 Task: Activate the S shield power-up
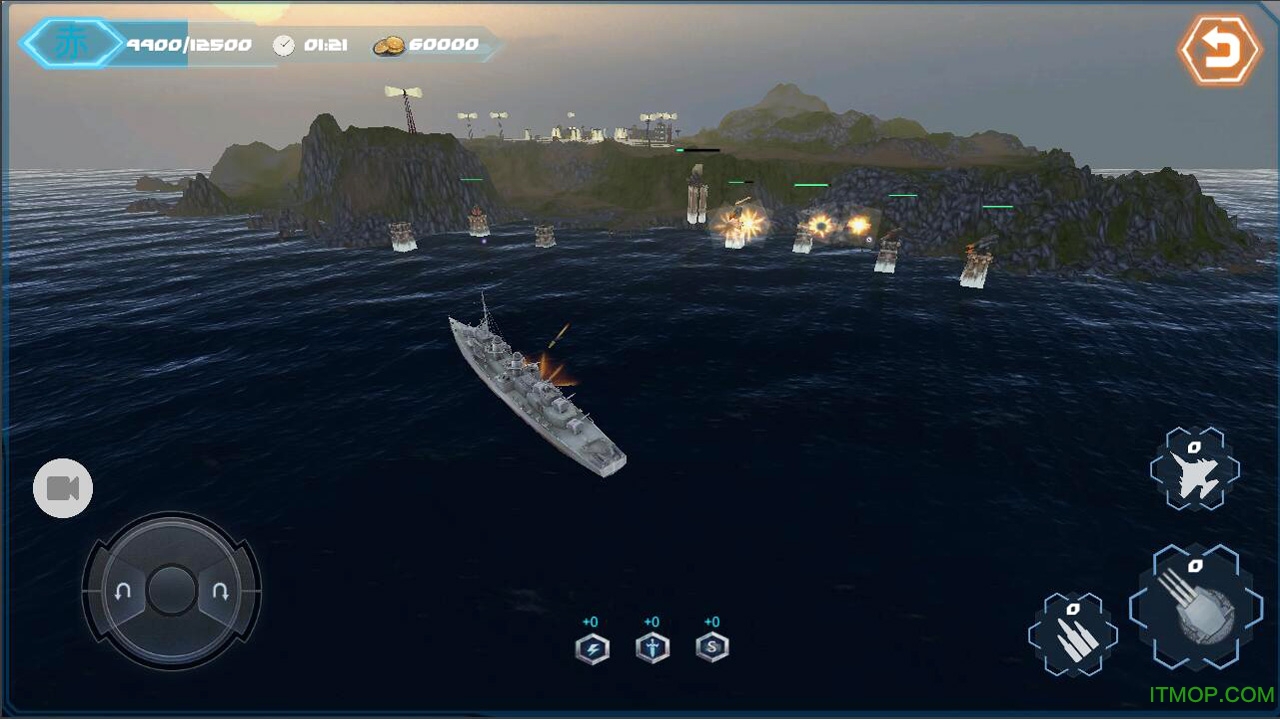point(712,649)
